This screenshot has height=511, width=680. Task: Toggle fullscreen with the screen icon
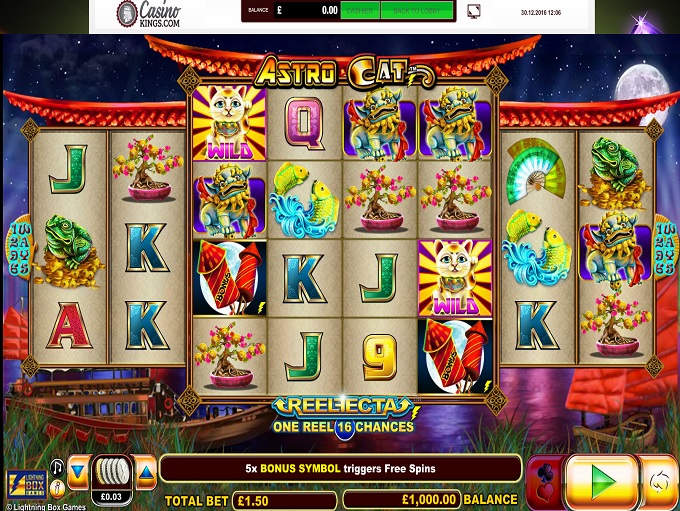click(x=473, y=11)
